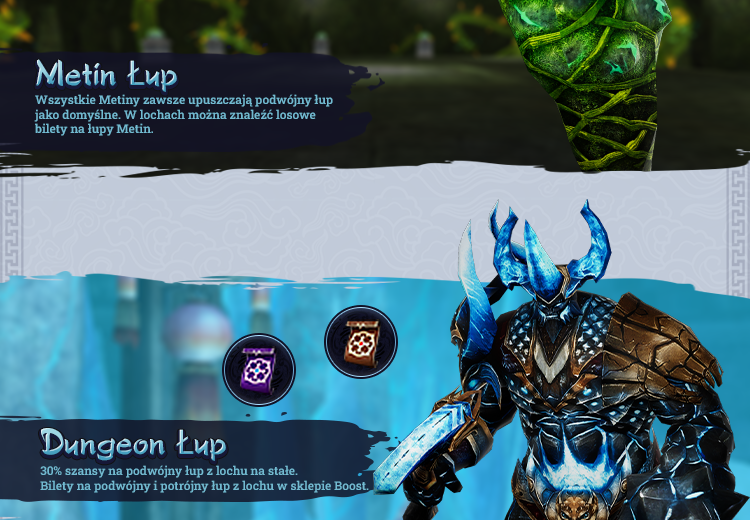Select the purple dungeon loot ticket icon
Viewport: 750px width, 520px height.
(x=259, y=369)
